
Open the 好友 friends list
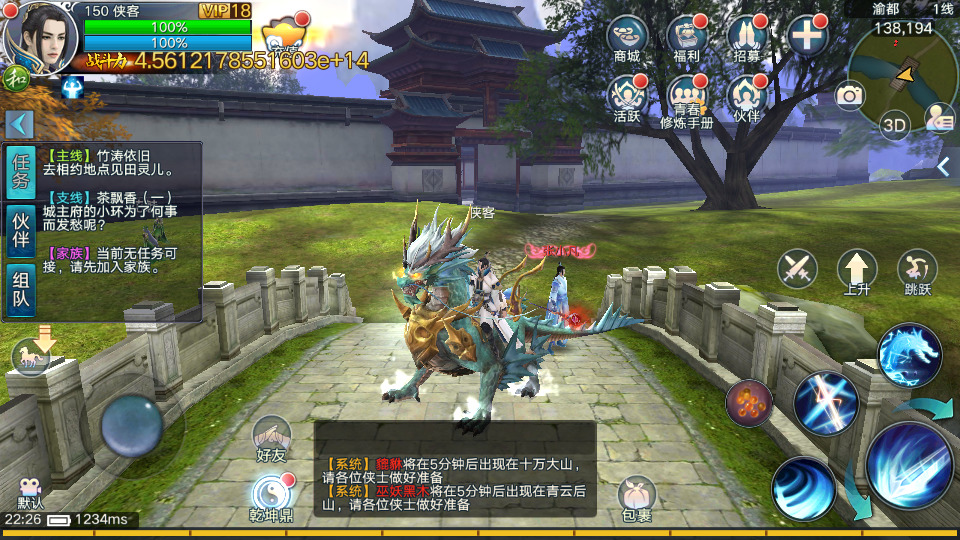point(271,439)
